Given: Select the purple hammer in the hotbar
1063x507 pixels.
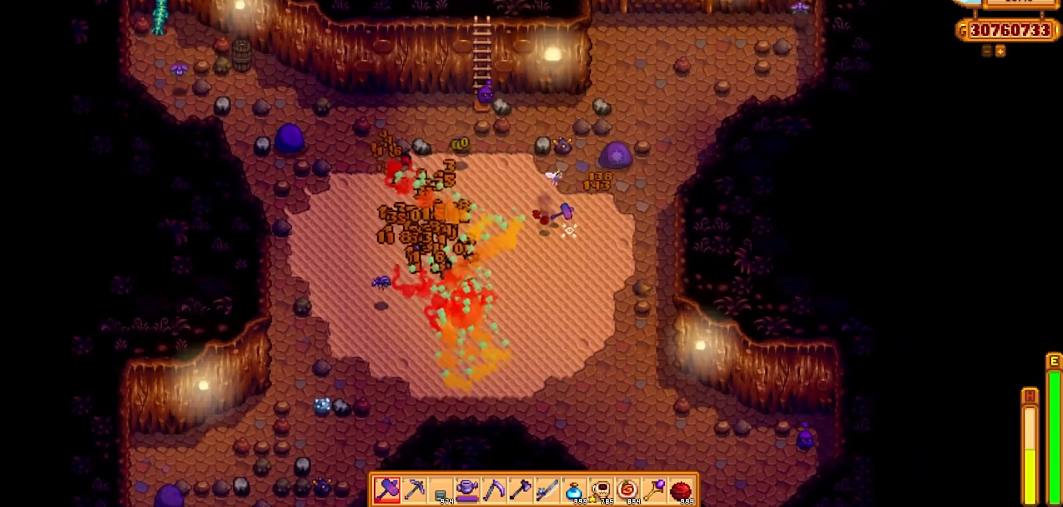Looking at the screenshot, I should [x=388, y=490].
